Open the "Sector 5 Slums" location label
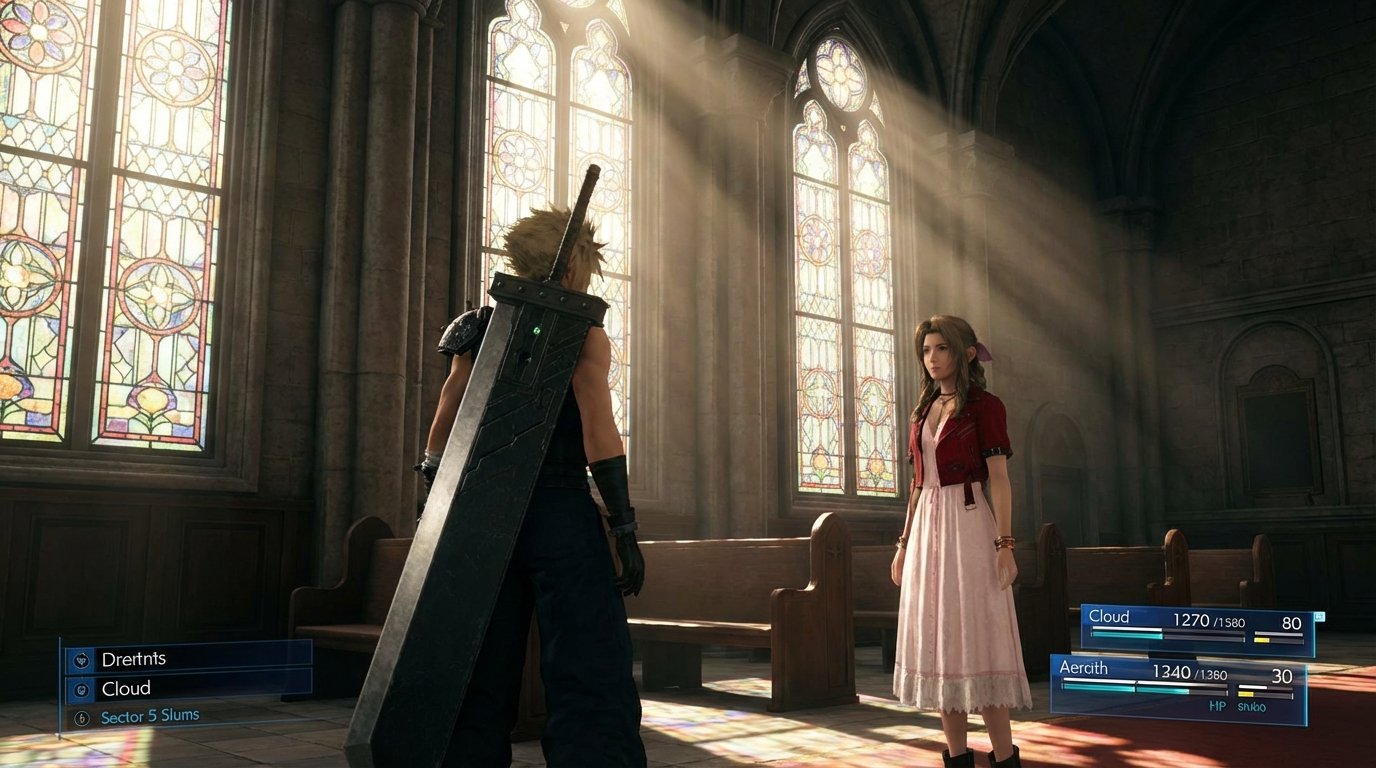 pyautogui.click(x=150, y=717)
